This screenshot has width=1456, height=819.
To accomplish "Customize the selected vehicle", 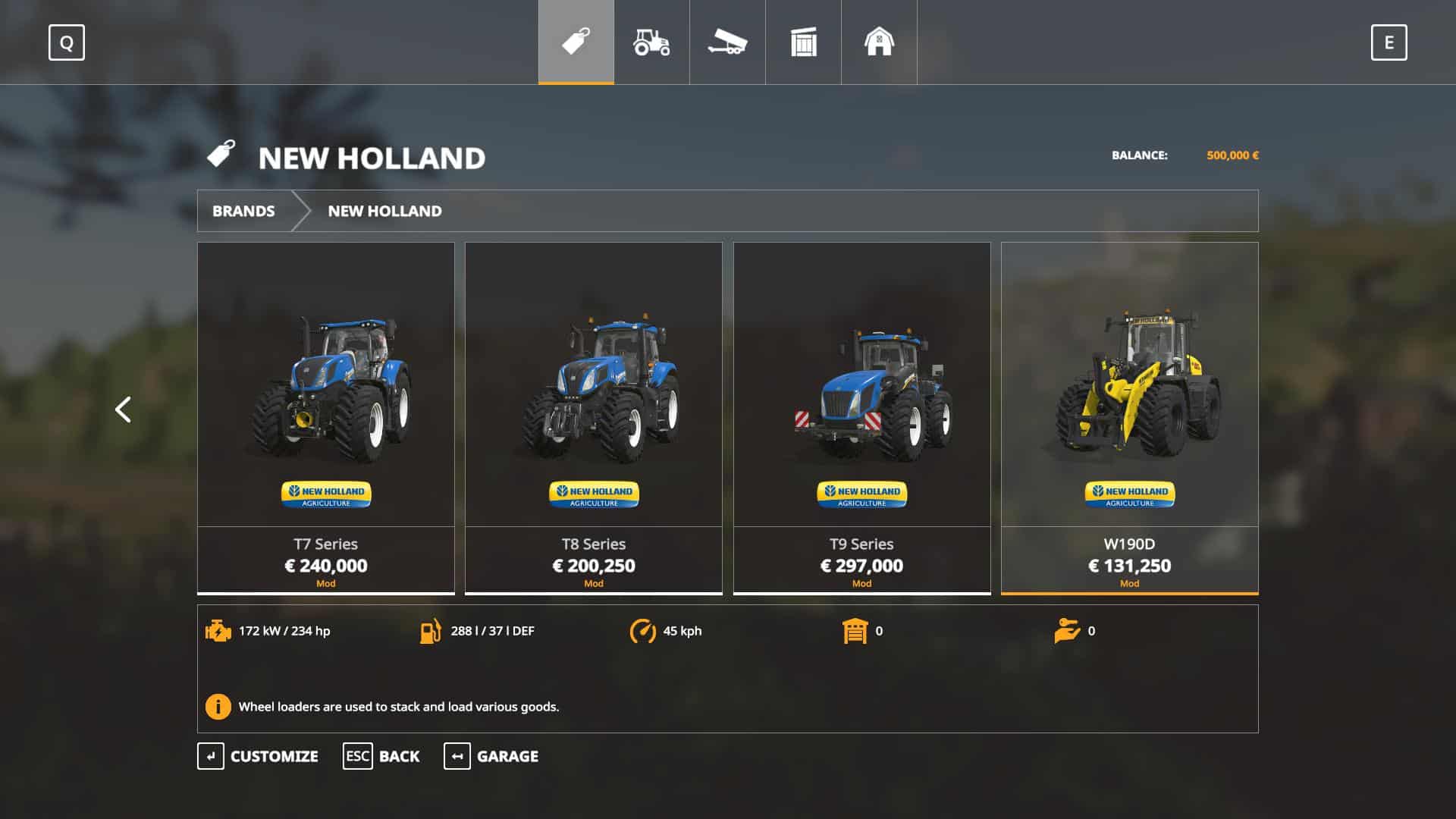I will 258,756.
